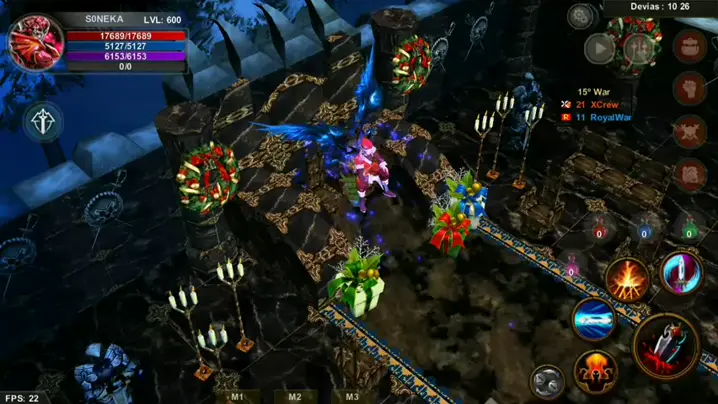The image size is (718, 404).
Task: Trigger the main bloody blade attack
Action: (x=664, y=346)
